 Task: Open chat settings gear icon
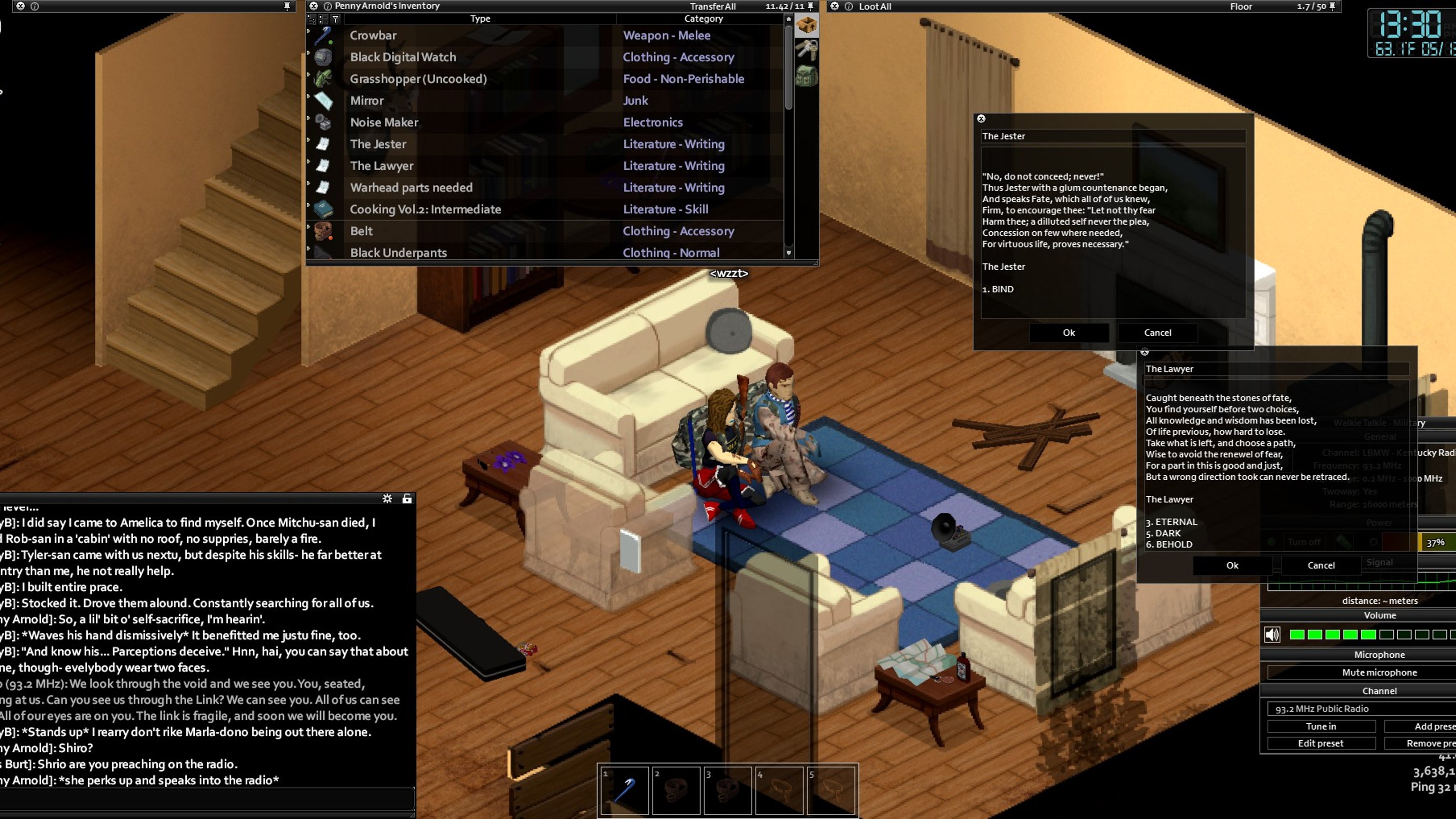point(387,499)
